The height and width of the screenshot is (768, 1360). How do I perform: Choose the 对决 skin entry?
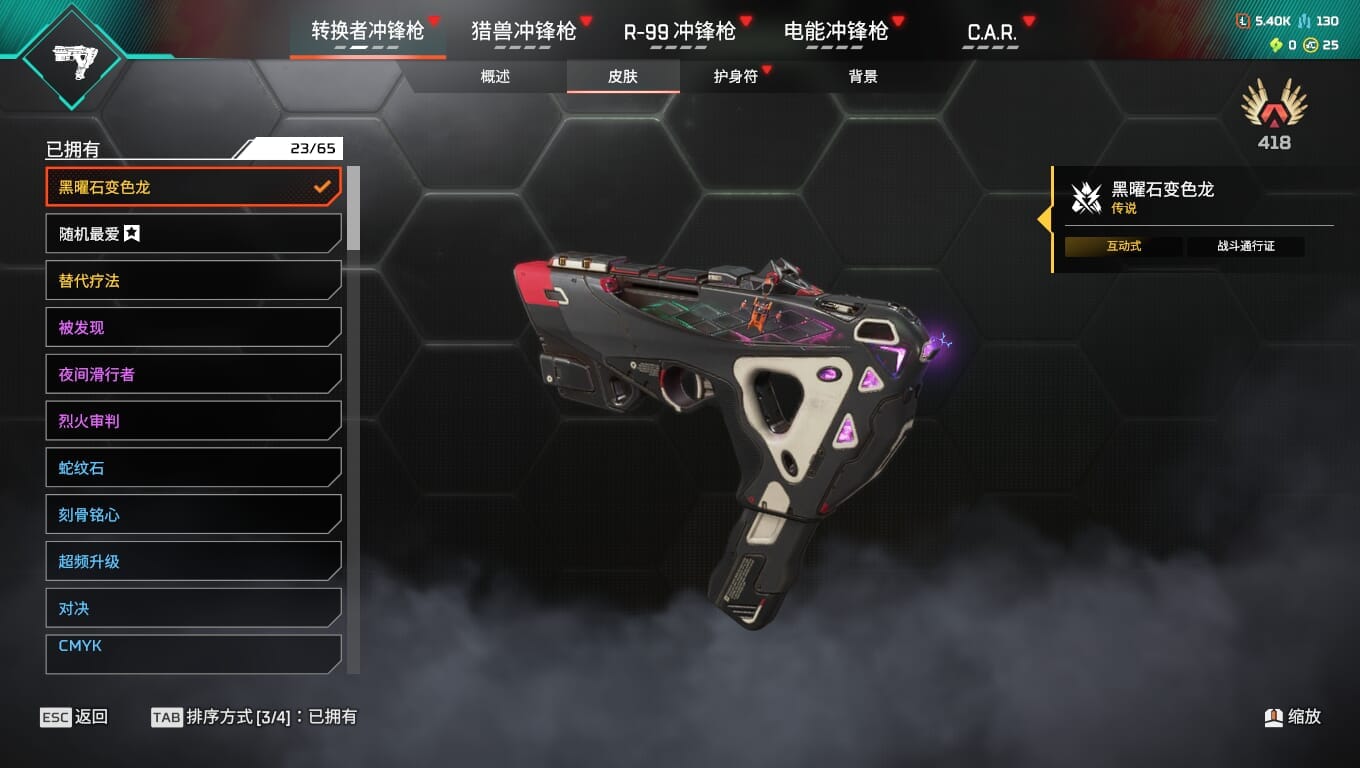click(x=193, y=608)
